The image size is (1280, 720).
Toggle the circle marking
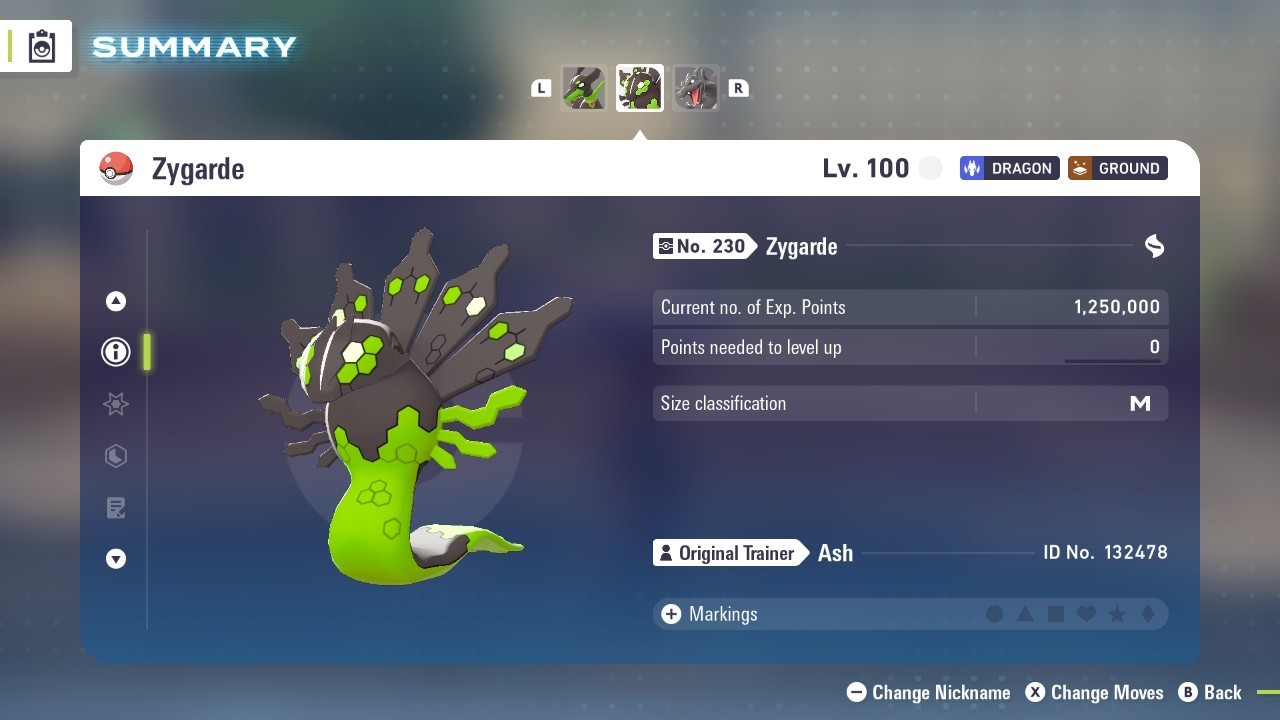(994, 614)
